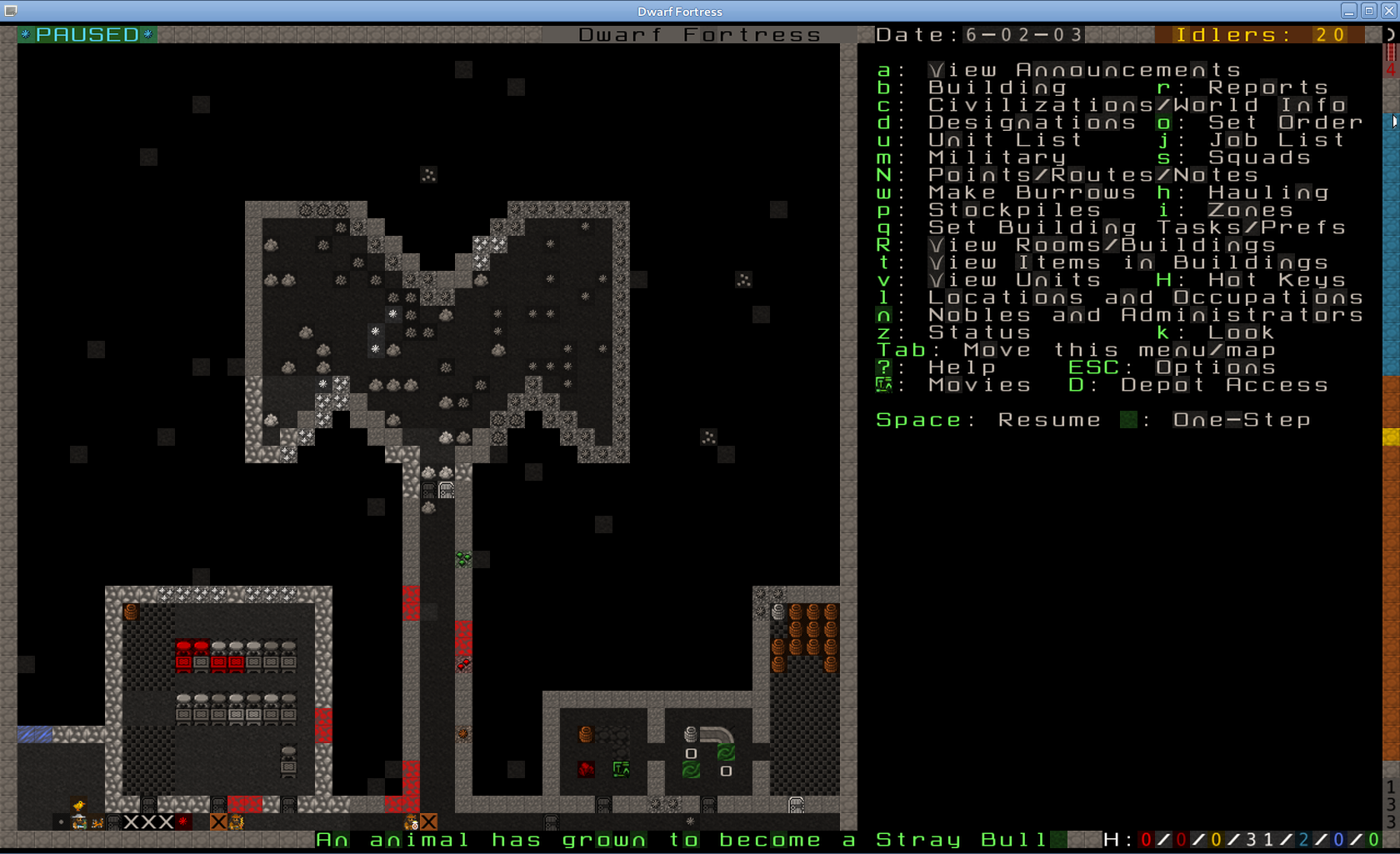1400x854 pixels.
Task: Open View Announcements menu entry
Action: pos(1085,70)
